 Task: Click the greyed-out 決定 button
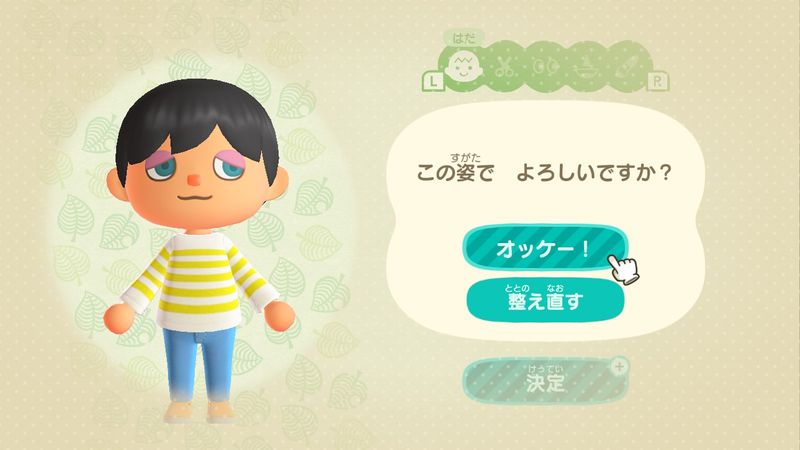point(545,380)
